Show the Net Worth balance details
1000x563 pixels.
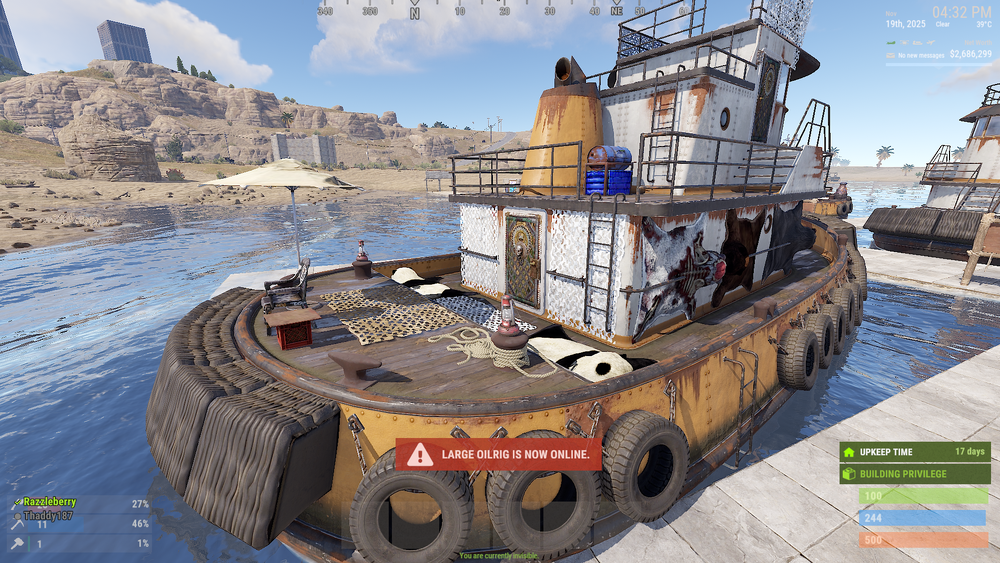coord(971,53)
